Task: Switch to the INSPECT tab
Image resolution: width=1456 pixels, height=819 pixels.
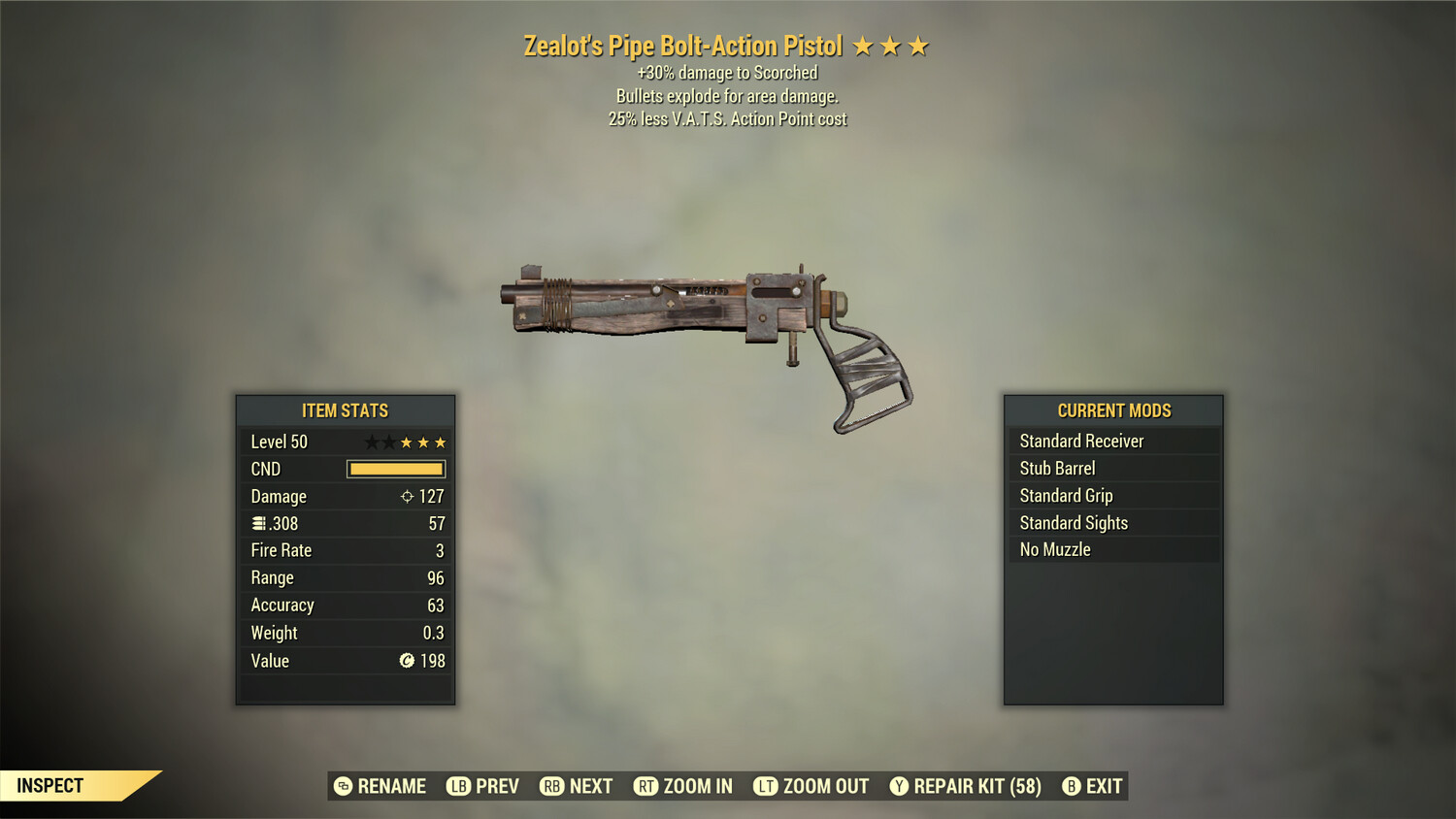Action: 50,785
